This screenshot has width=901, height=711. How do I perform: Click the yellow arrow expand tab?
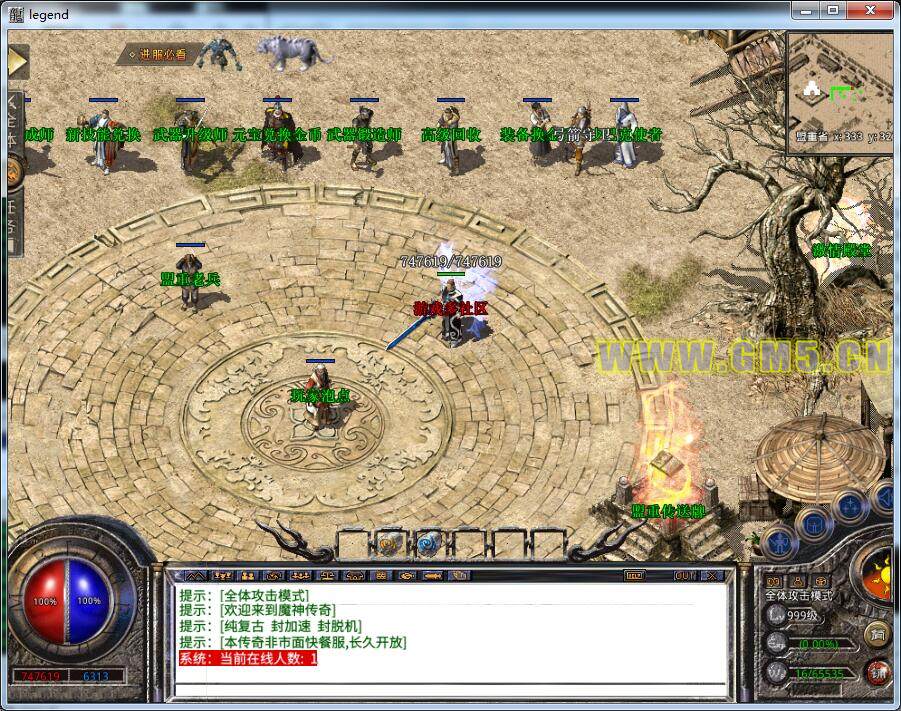point(17,61)
